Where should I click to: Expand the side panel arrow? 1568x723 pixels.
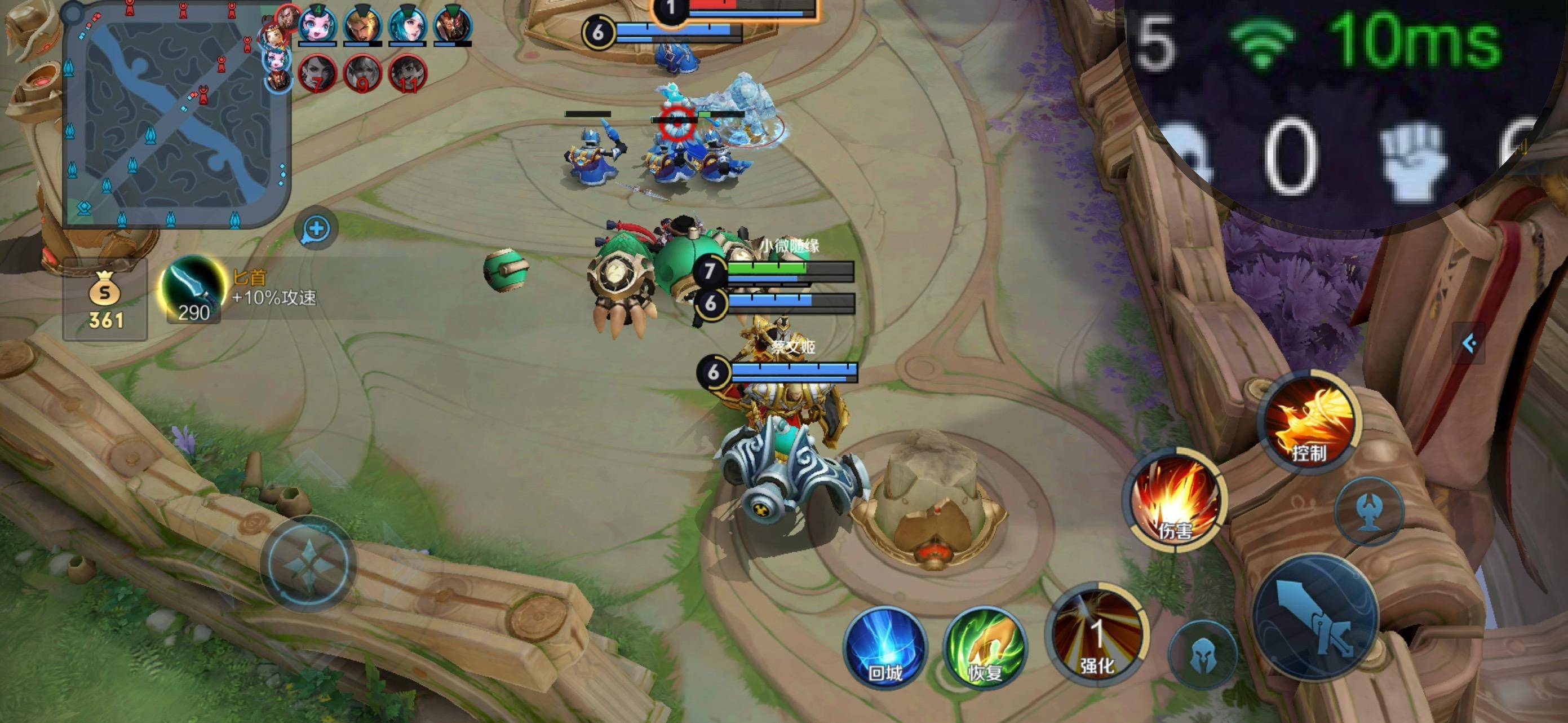click(1469, 343)
